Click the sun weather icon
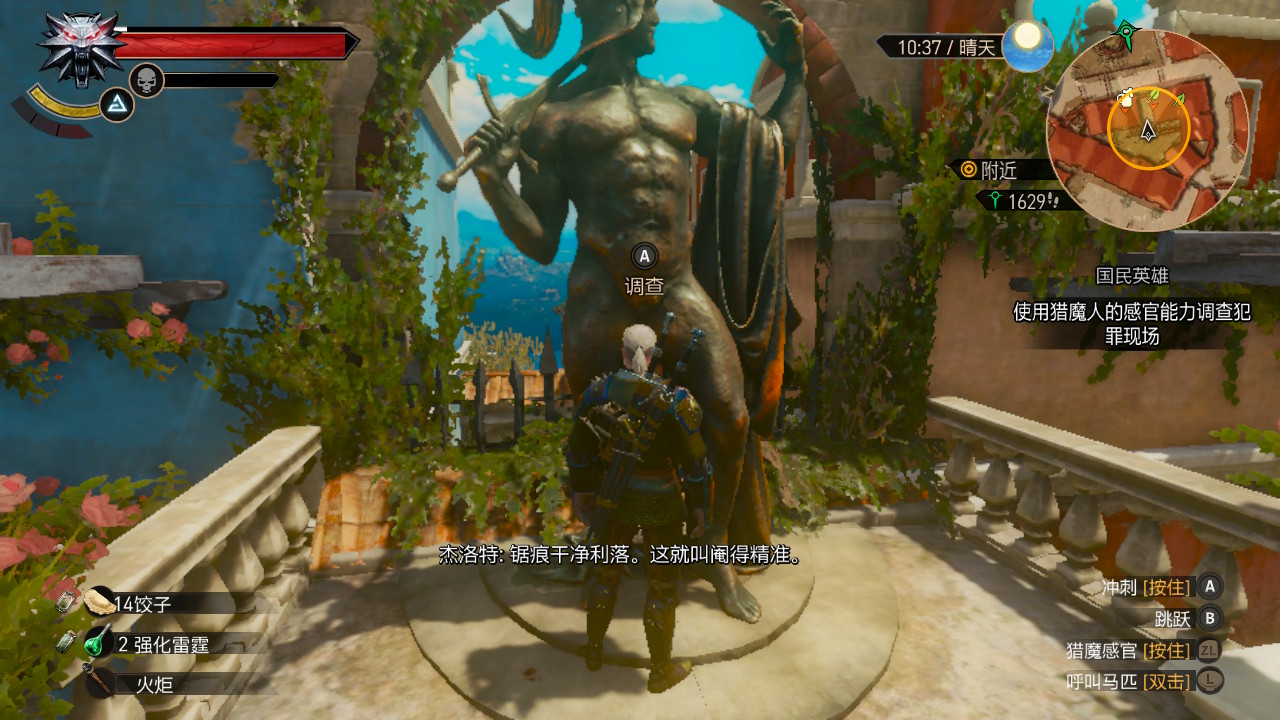Viewport: 1280px width, 720px height. [1027, 45]
